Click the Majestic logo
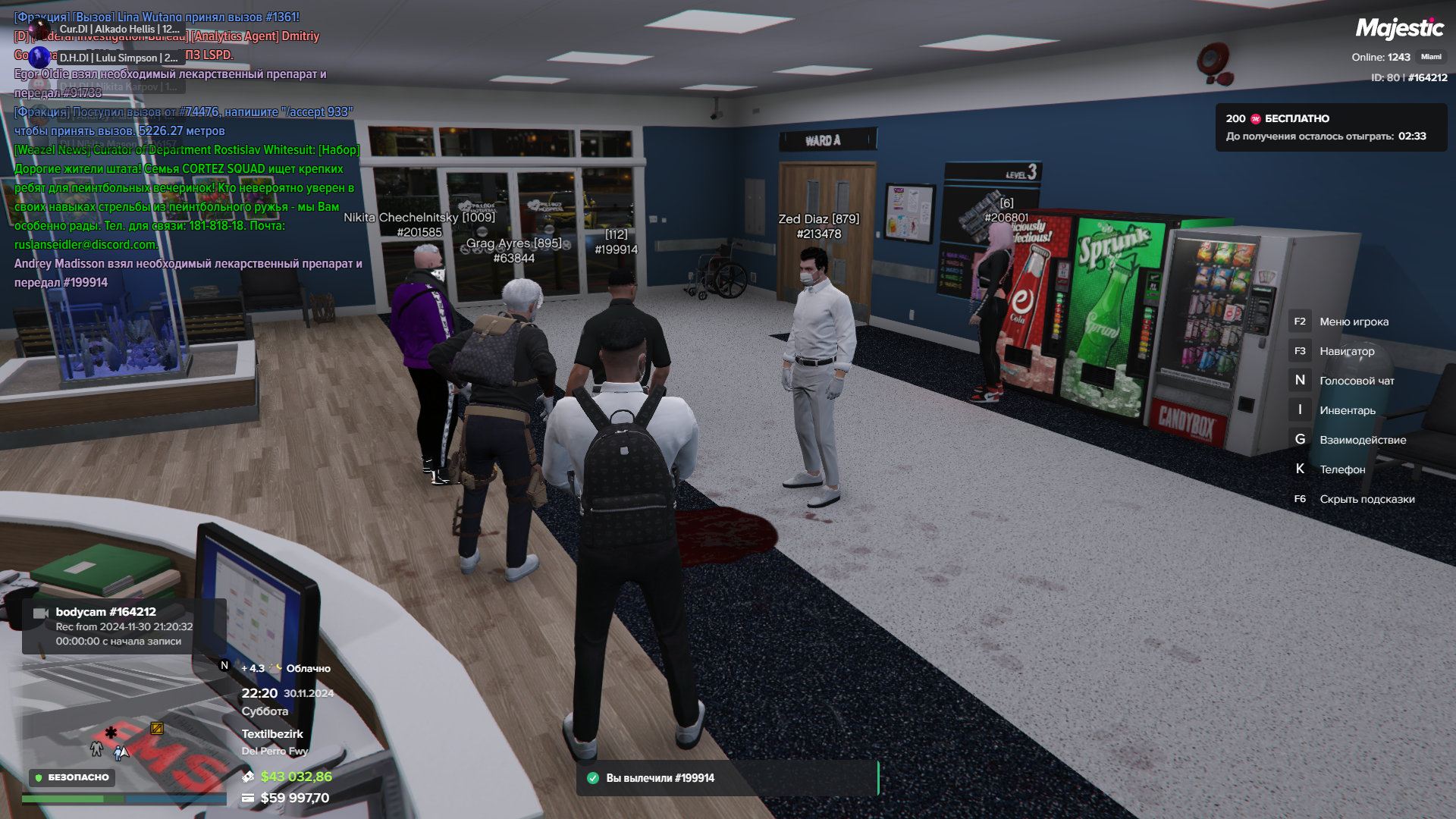The height and width of the screenshot is (819, 1456). pos(1399,29)
